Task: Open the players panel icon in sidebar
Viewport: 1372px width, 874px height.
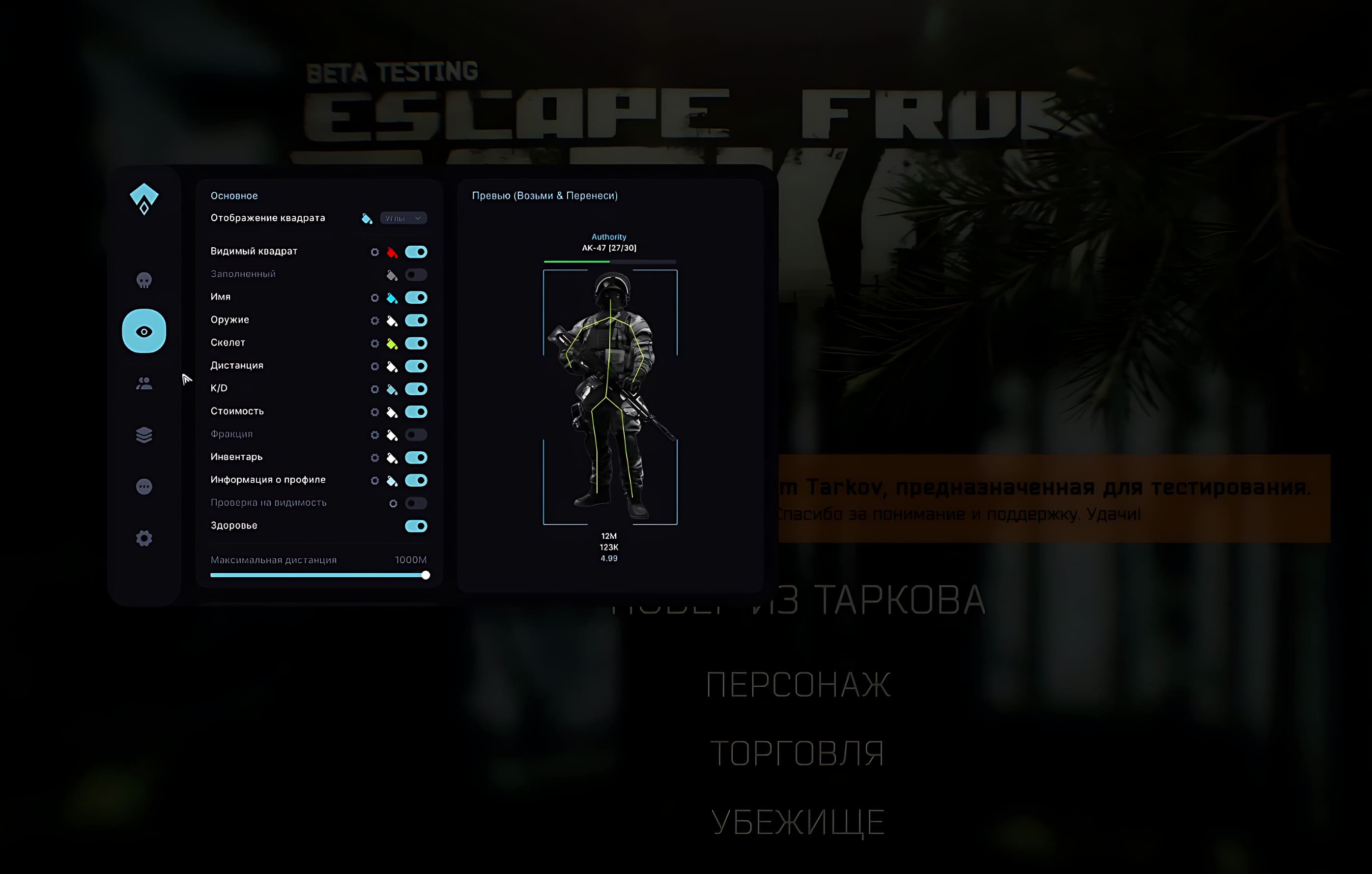Action: [143, 382]
